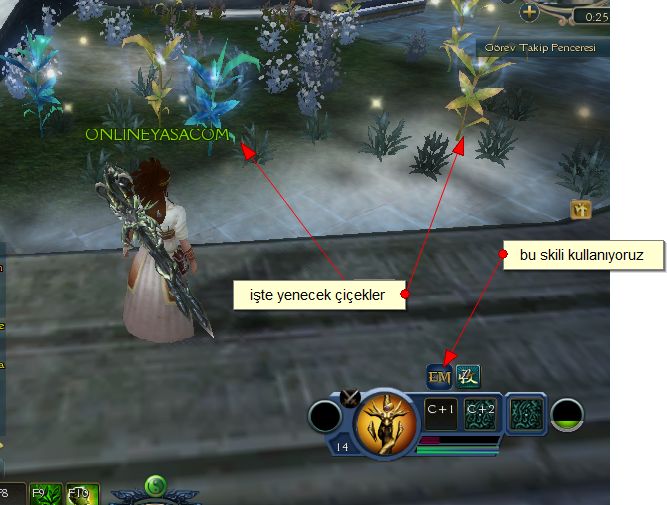Screen dimensions: 667x505
Task: Click the small golden figure icon
Action: click(581, 209)
